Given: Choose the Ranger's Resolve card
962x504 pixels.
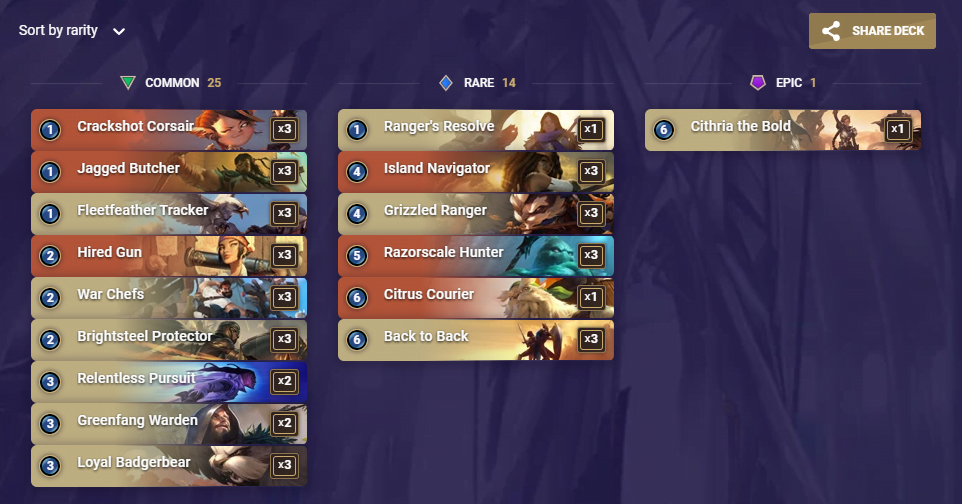Looking at the screenshot, I should coord(476,129).
